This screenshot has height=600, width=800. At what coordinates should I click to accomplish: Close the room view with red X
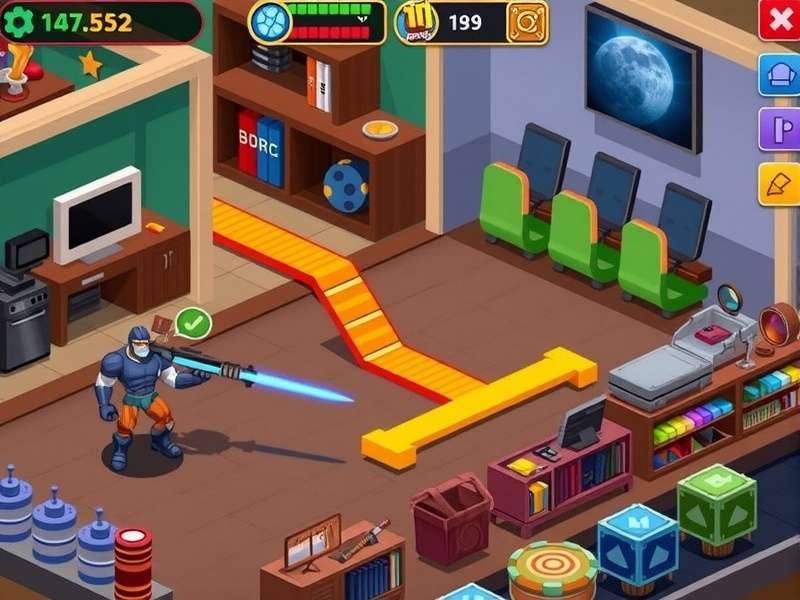click(779, 19)
